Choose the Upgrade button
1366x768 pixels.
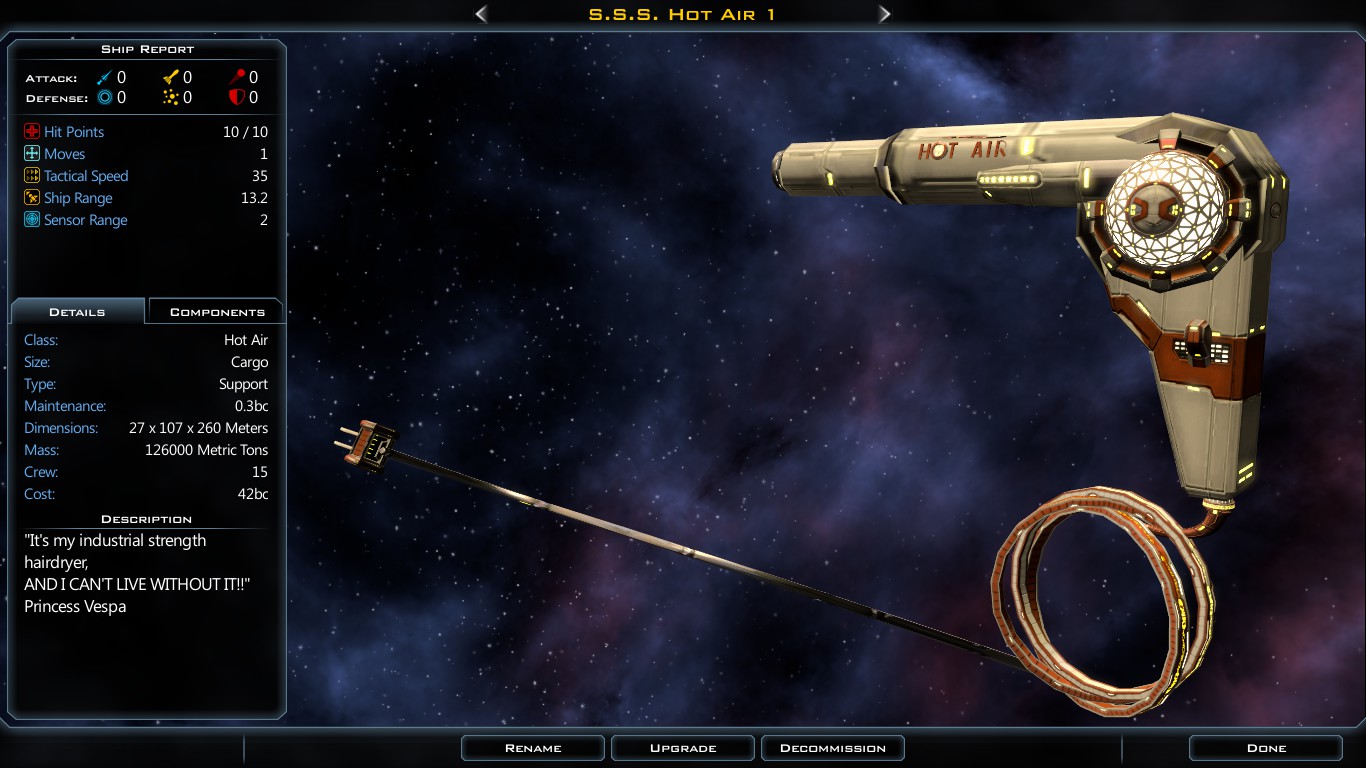(x=683, y=748)
